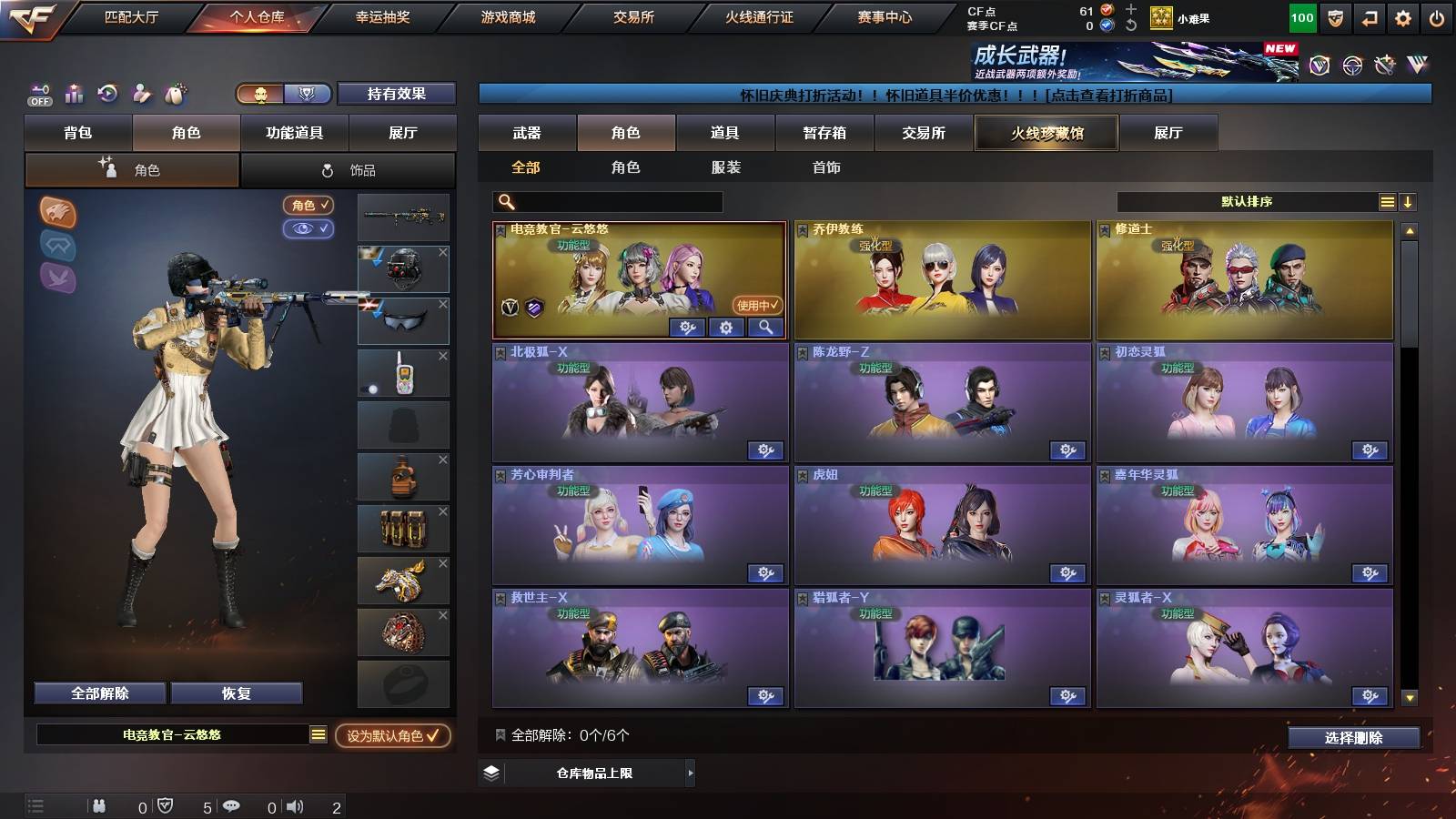
Task: Switch to the 火线珍藏馆 tab
Action: (x=1045, y=133)
